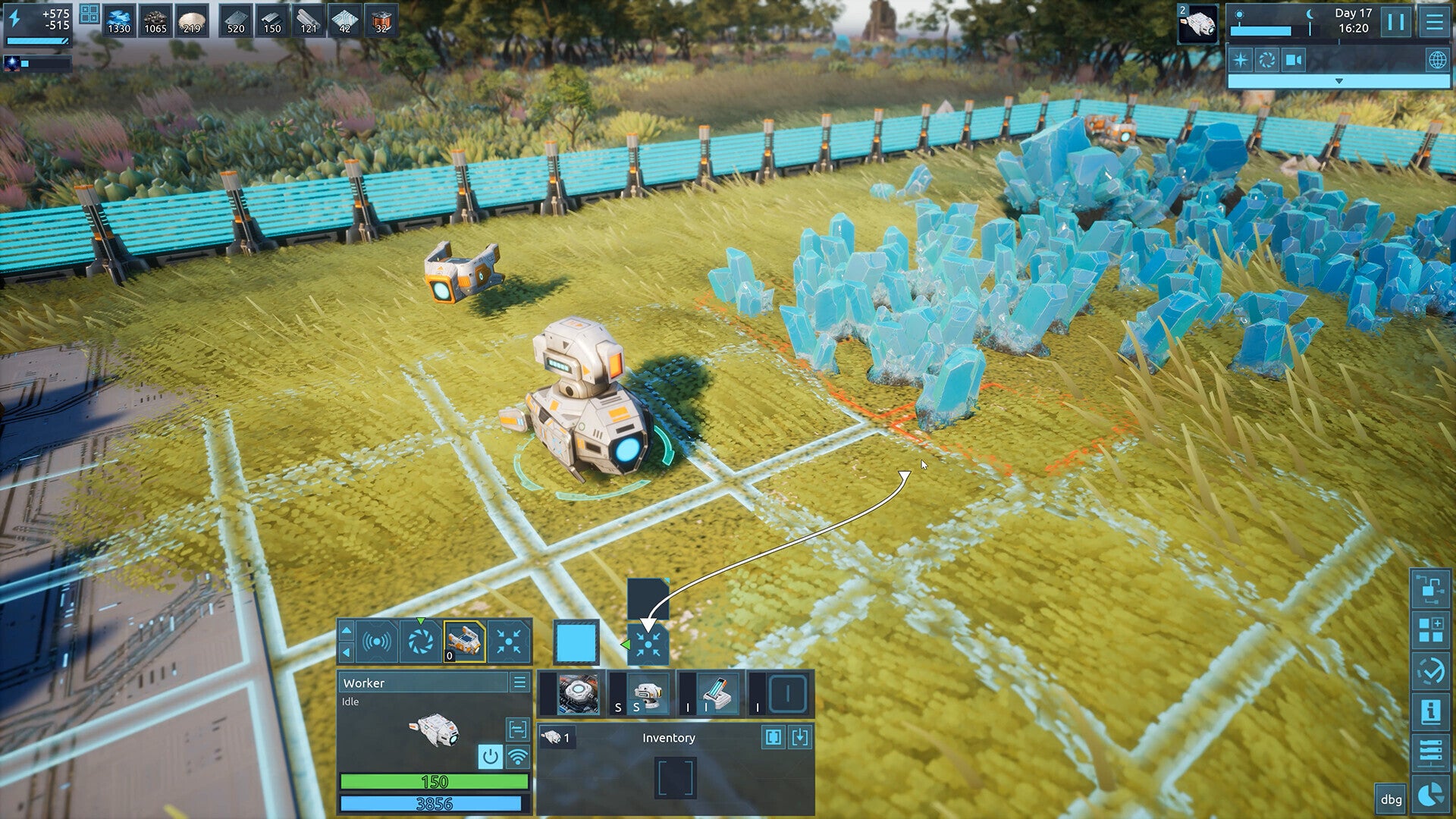The height and width of the screenshot is (819, 1456).
Task: Open the globe map view
Action: coord(1437,60)
